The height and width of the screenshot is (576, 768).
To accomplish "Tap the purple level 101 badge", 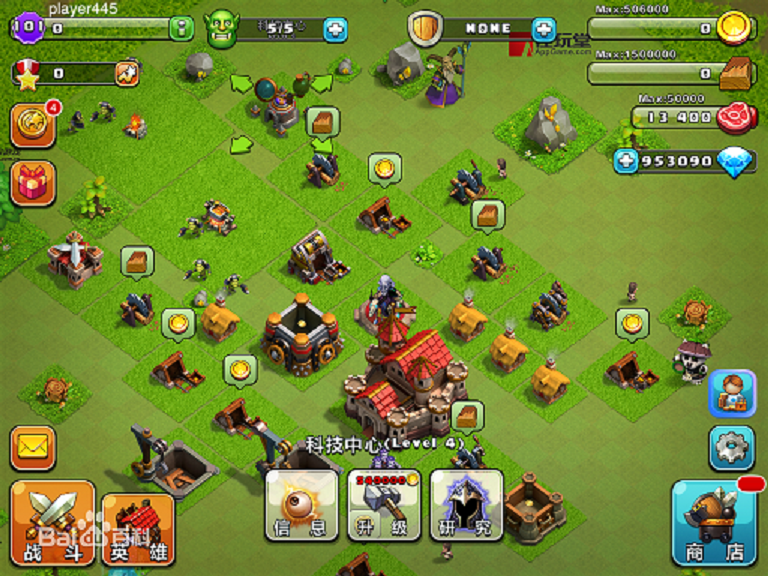I will [x=24, y=27].
